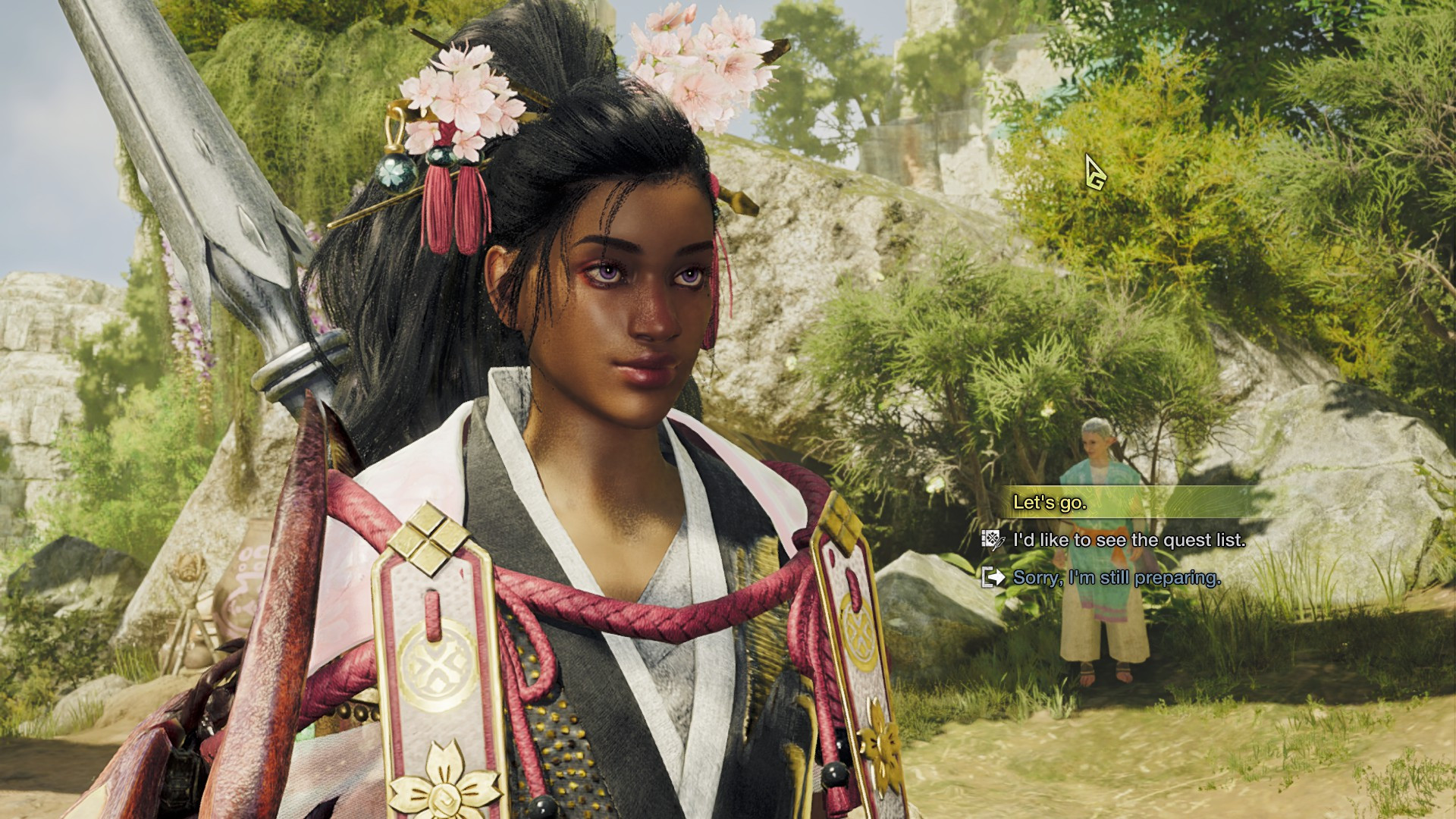Select "I'd like to see the quest list."

[x=1129, y=540]
